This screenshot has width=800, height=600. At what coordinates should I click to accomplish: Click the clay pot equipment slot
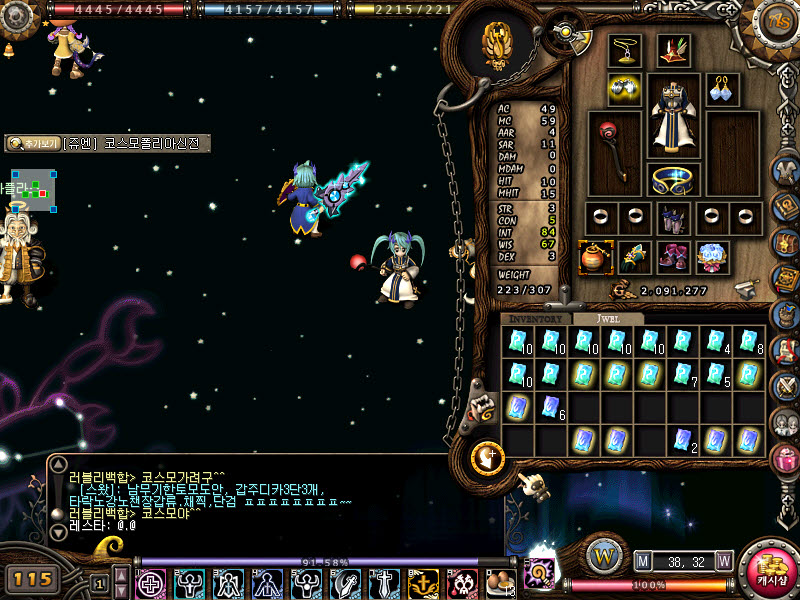[595, 257]
